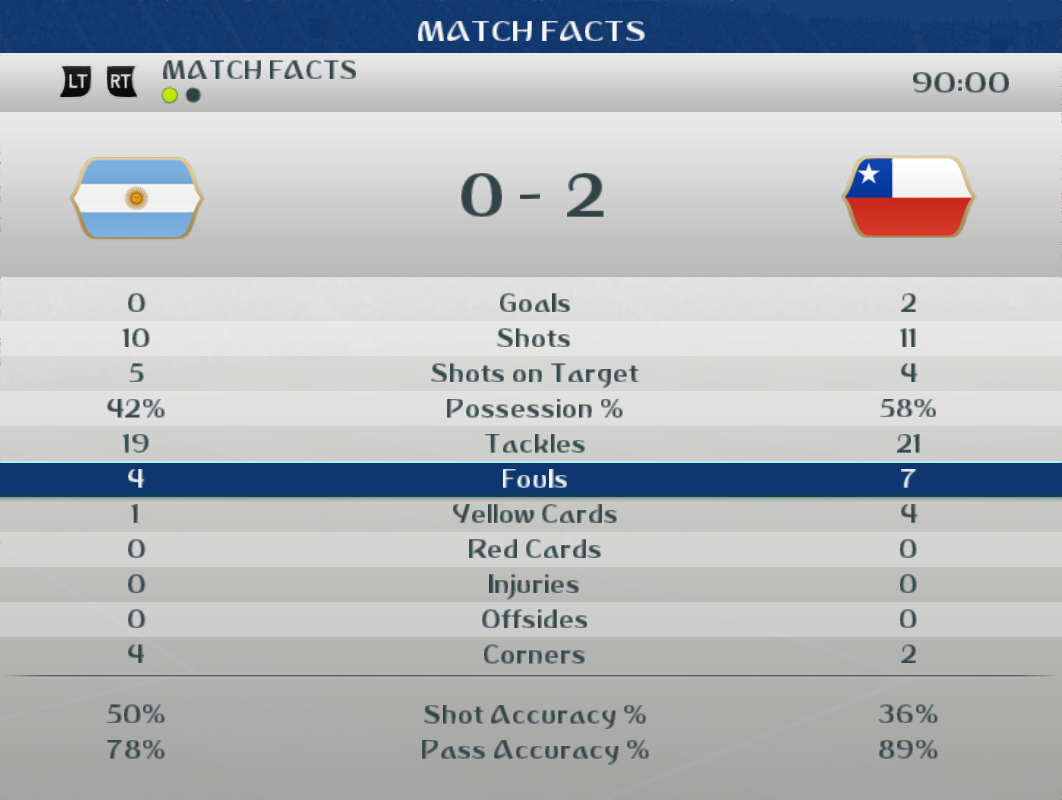Select the Corners stat row
1062x800 pixels.
pyautogui.click(x=534, y=655)
